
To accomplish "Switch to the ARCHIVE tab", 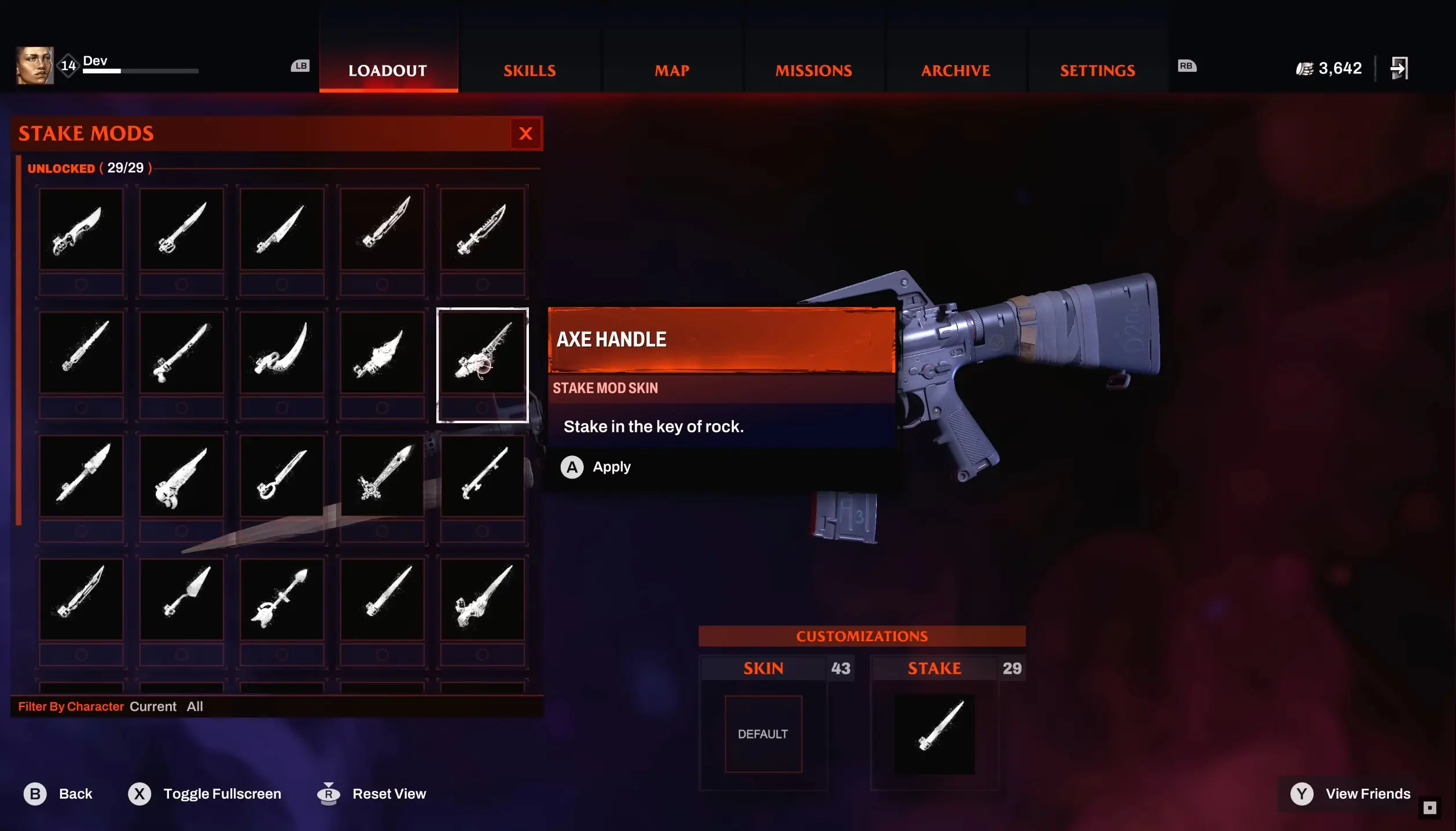I will (x=955, y=70).
